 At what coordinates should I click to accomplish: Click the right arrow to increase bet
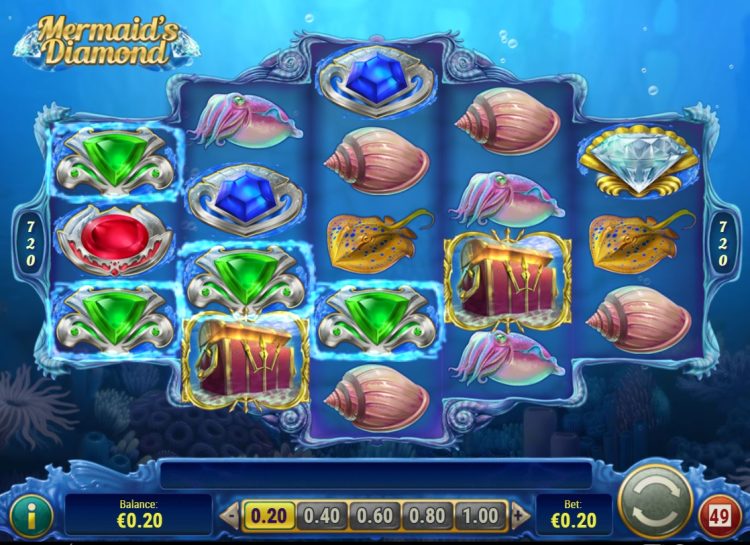518,516
